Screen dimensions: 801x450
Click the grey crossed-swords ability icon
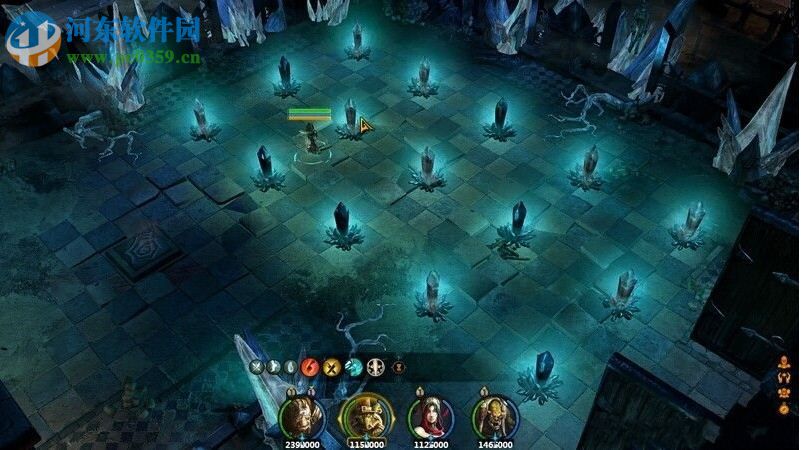point(257,367)
